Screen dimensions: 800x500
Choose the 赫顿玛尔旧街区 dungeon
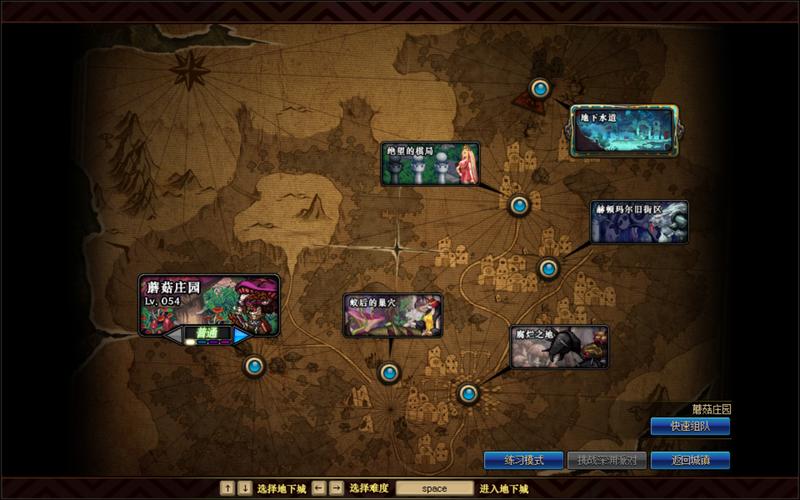point(639,222)
